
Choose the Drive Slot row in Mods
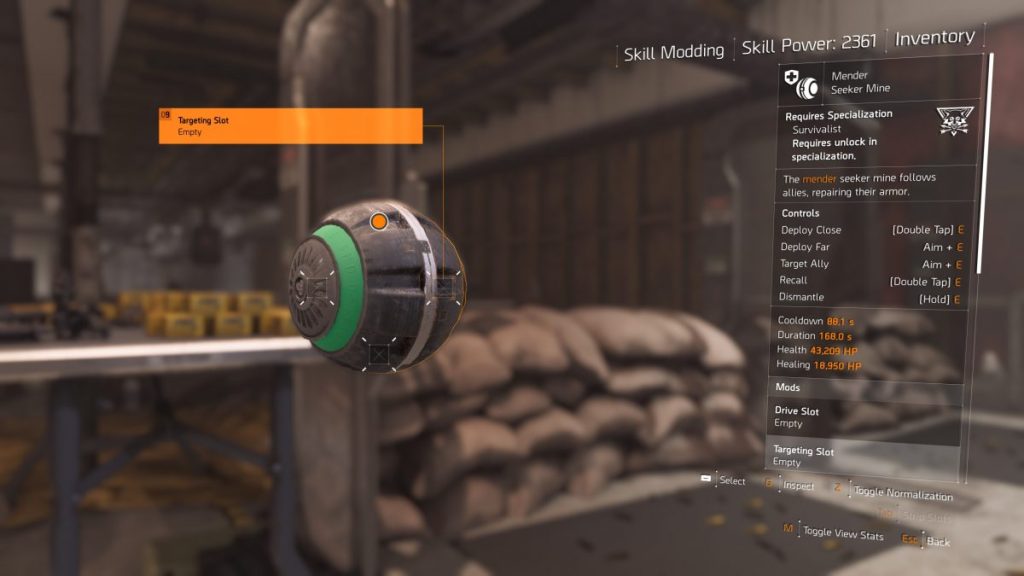click(x=865, y=417)
